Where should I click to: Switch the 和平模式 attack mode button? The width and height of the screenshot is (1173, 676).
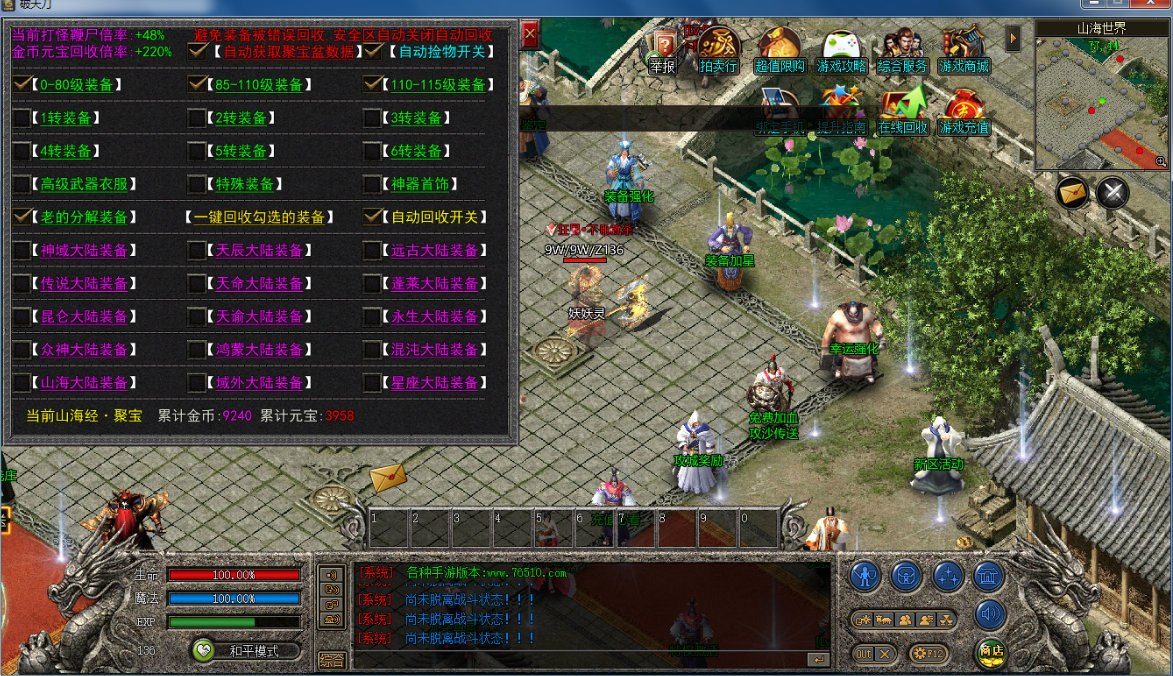click(248, 651)
